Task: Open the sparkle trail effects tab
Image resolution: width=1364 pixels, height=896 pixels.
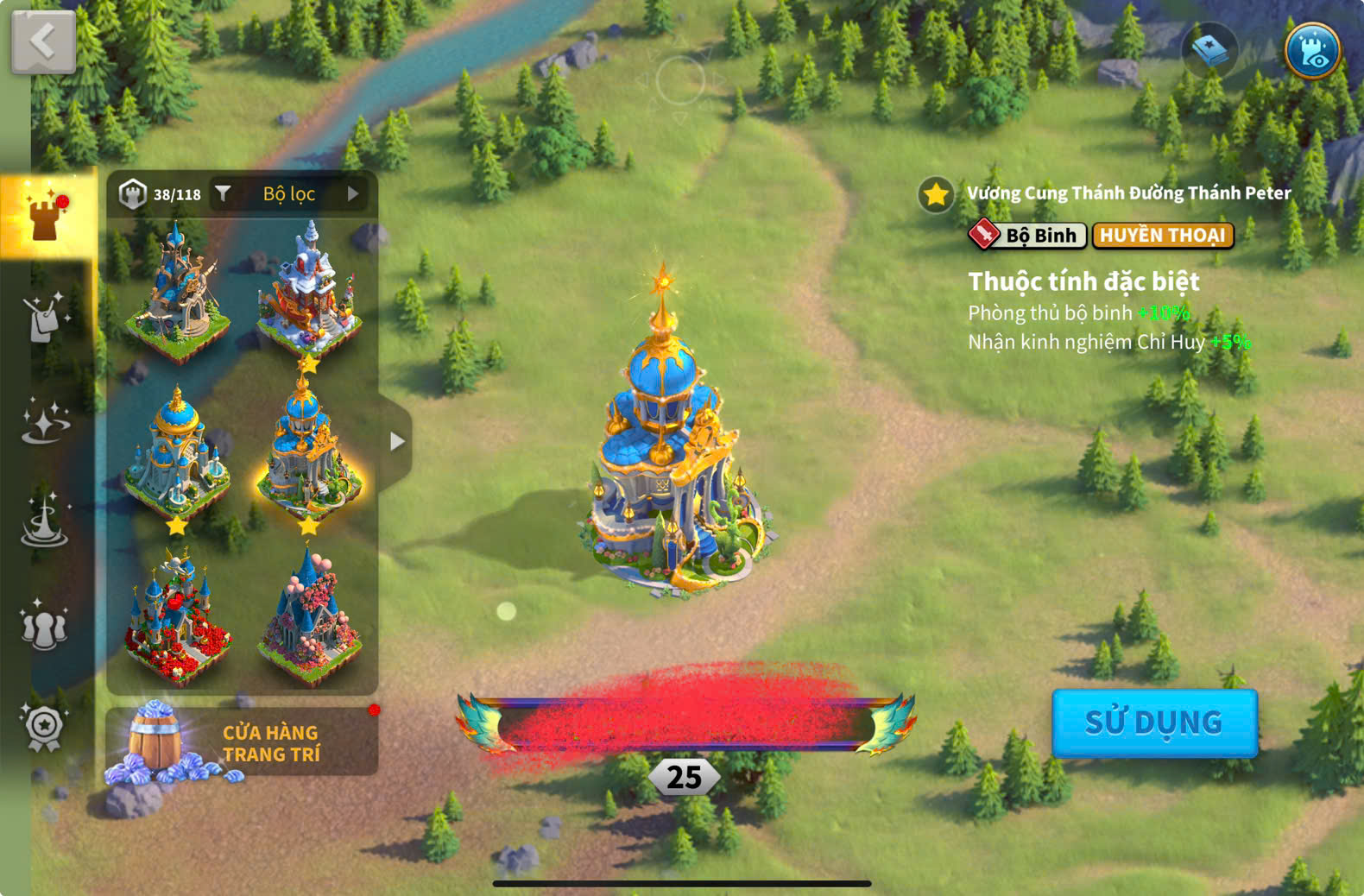Action: pyautogui.click(x=45, y=422)
